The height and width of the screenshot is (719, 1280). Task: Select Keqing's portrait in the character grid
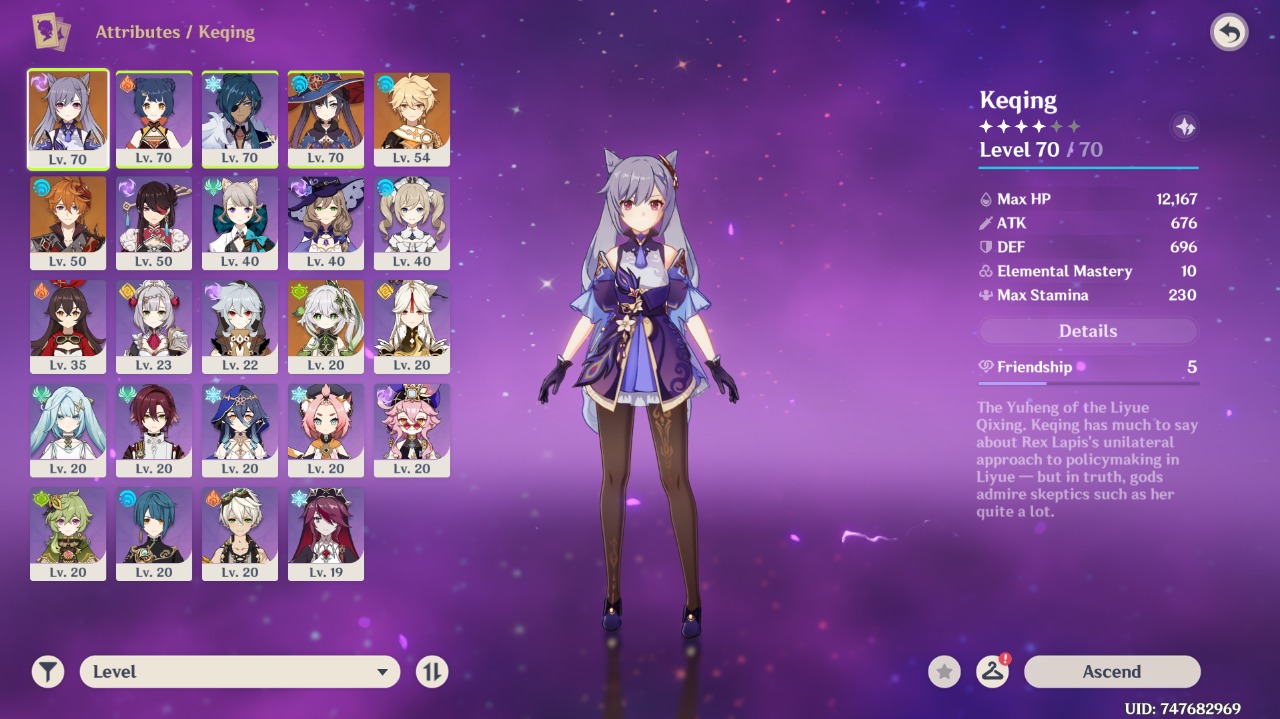[x=68, y=118]
